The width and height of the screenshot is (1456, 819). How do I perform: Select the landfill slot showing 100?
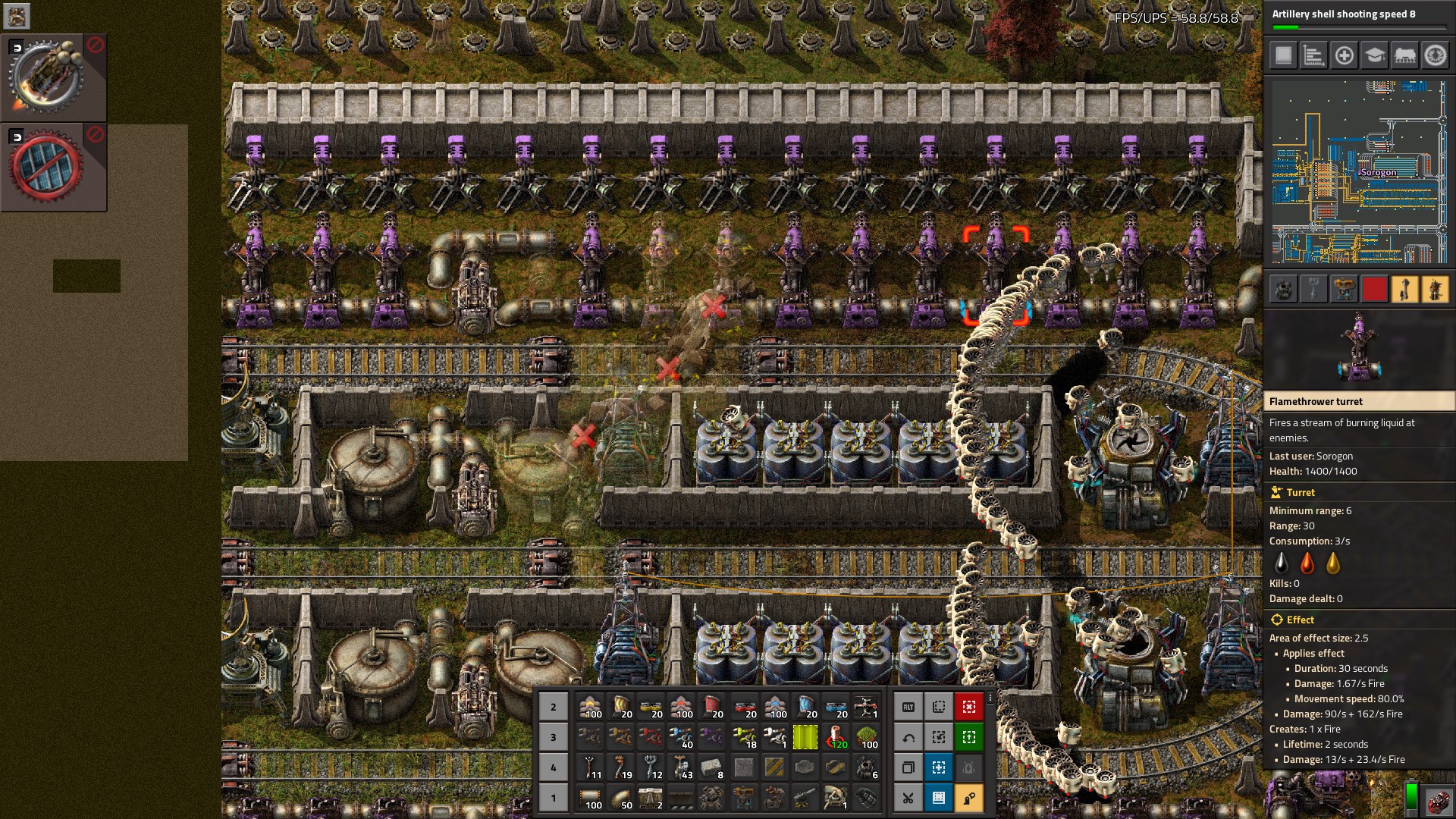click(x=866, y=737)
